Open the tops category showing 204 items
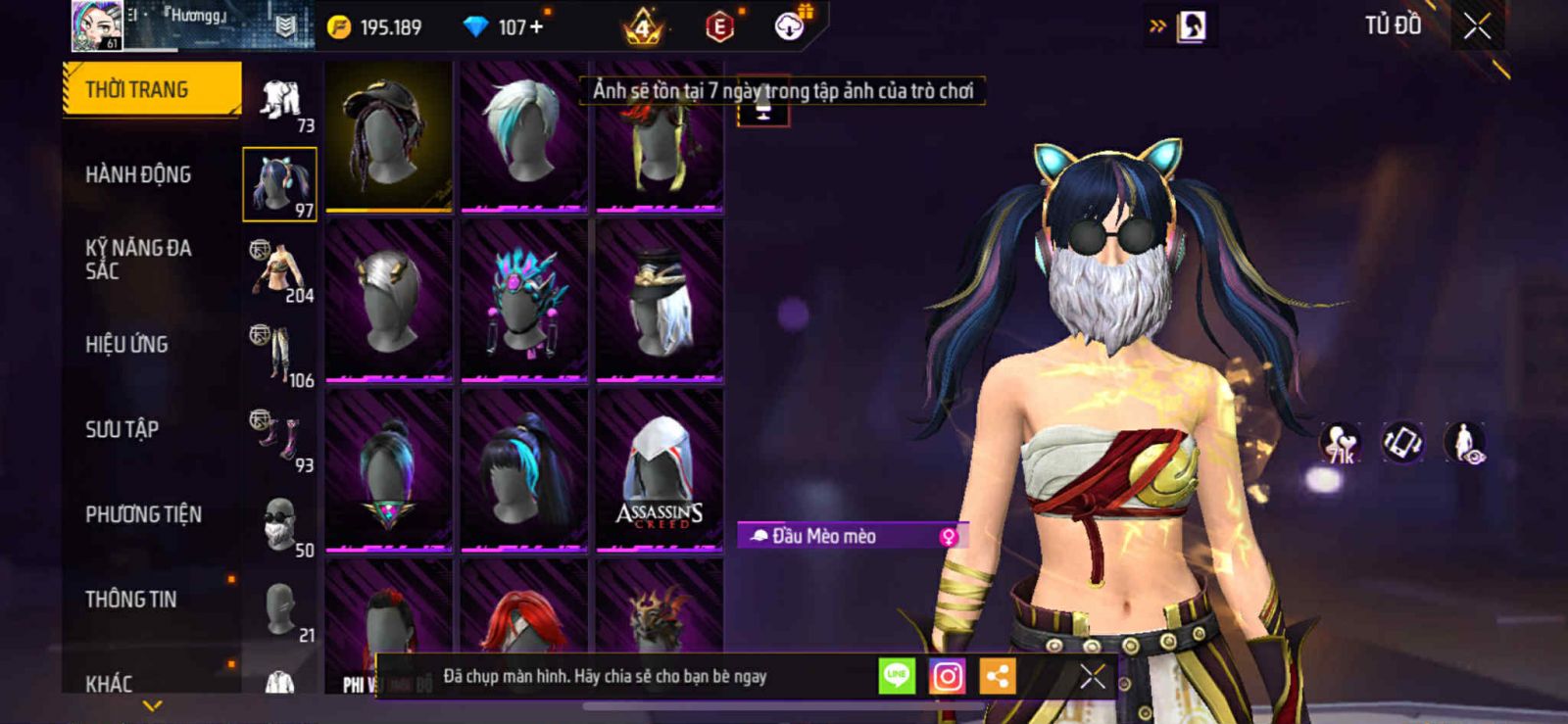 click(x=280, y=269)
